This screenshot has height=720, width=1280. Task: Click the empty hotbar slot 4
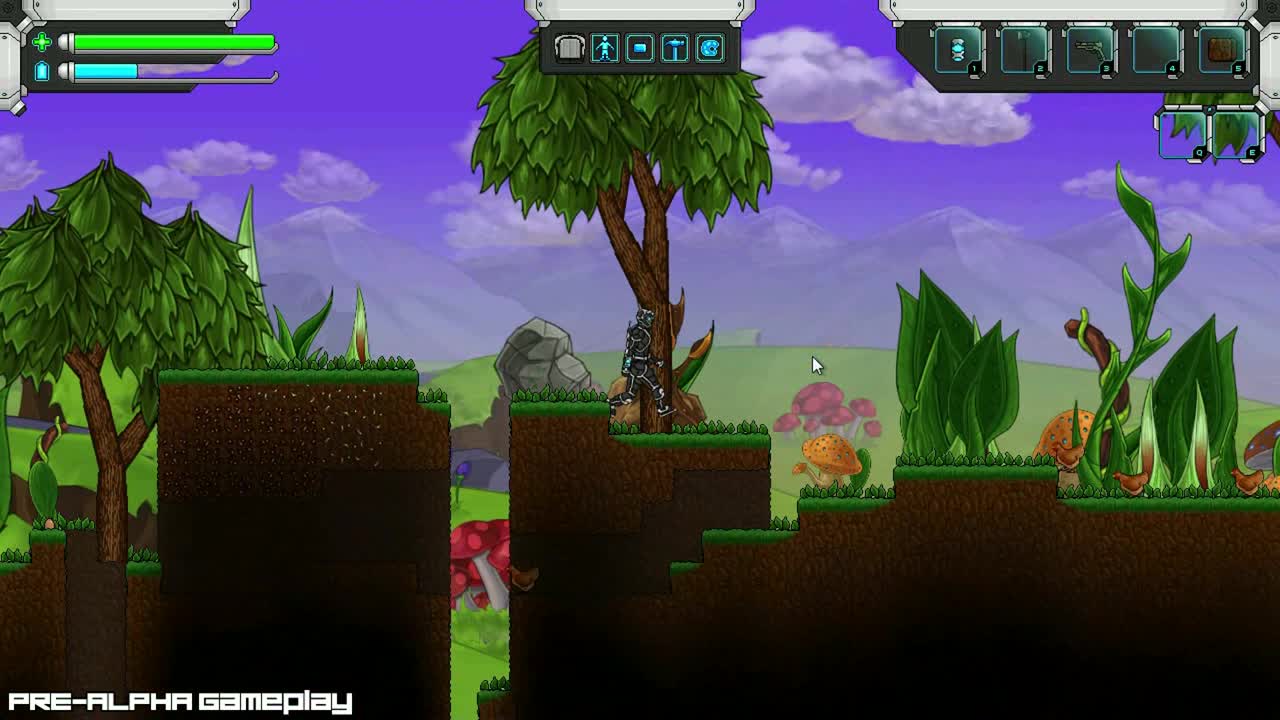click(x=1155, y=48)
